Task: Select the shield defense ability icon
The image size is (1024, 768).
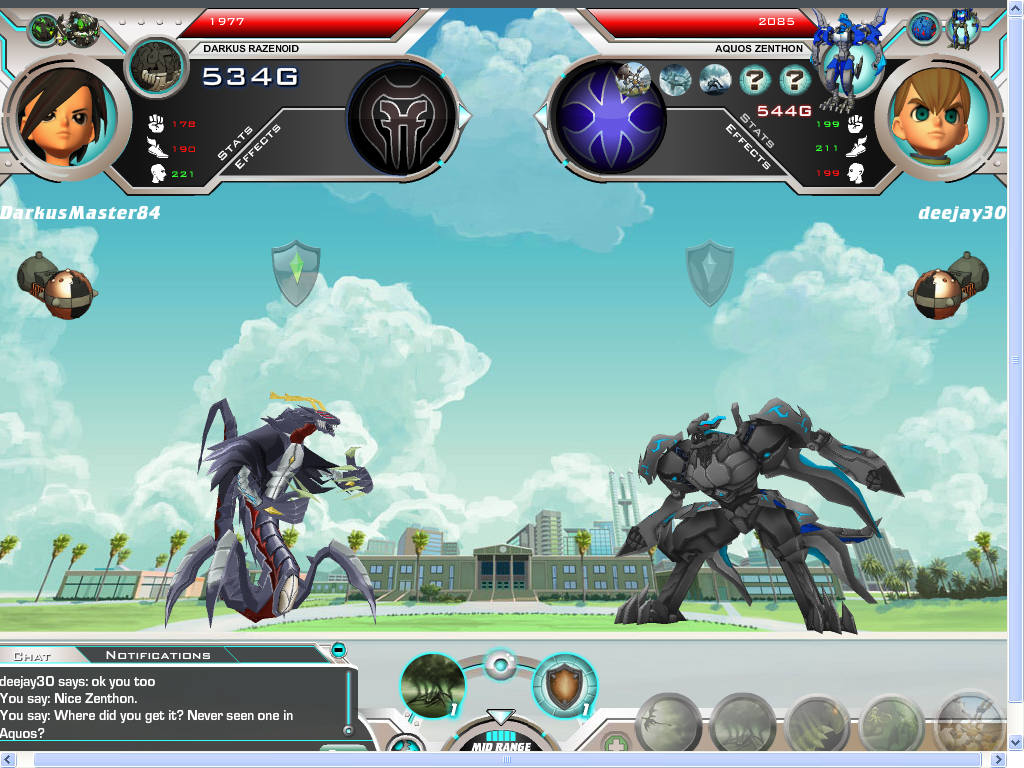Action: click(x=564, y=685)
